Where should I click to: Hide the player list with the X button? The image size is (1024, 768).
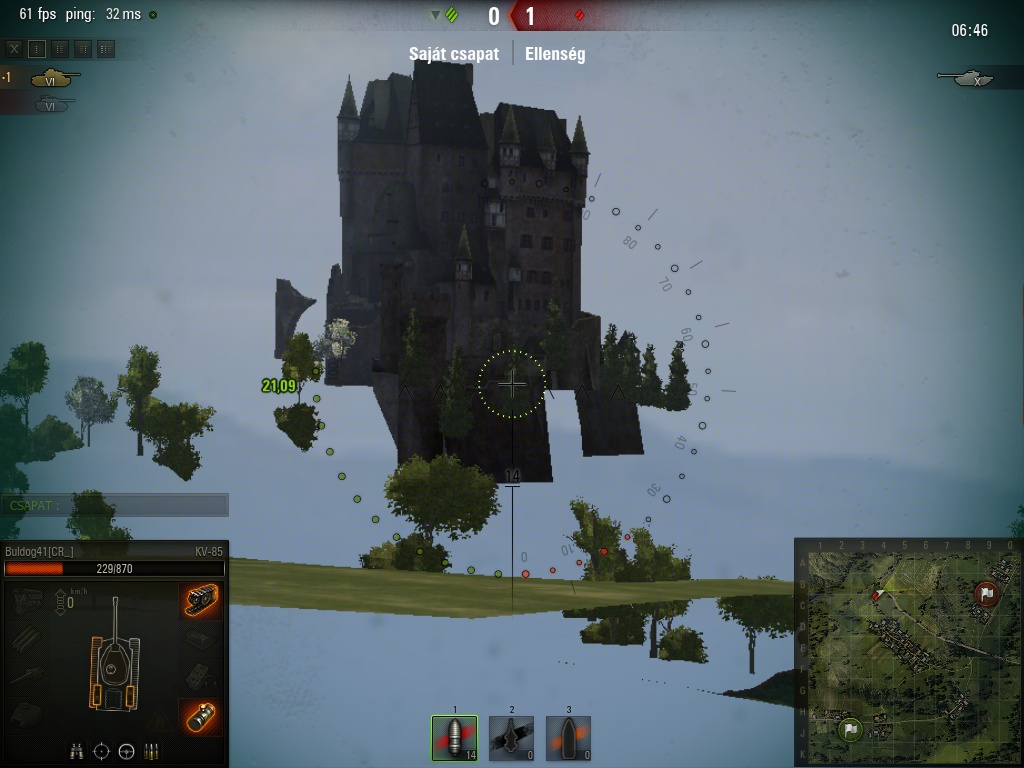(x=14, y=48)
